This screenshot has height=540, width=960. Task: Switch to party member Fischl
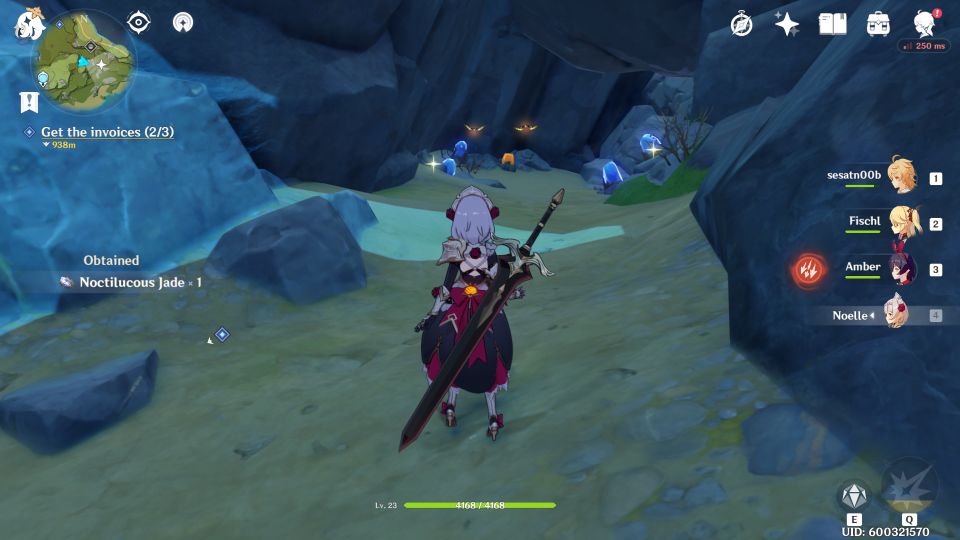[900, 222]
